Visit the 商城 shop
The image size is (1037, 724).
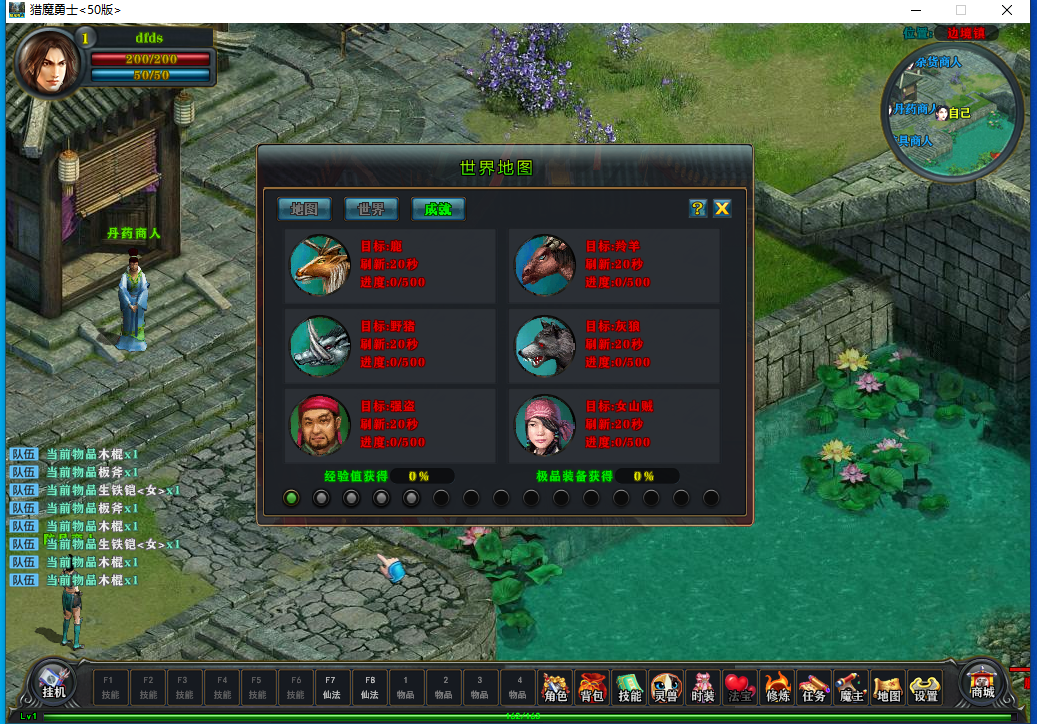pos(983,682)
